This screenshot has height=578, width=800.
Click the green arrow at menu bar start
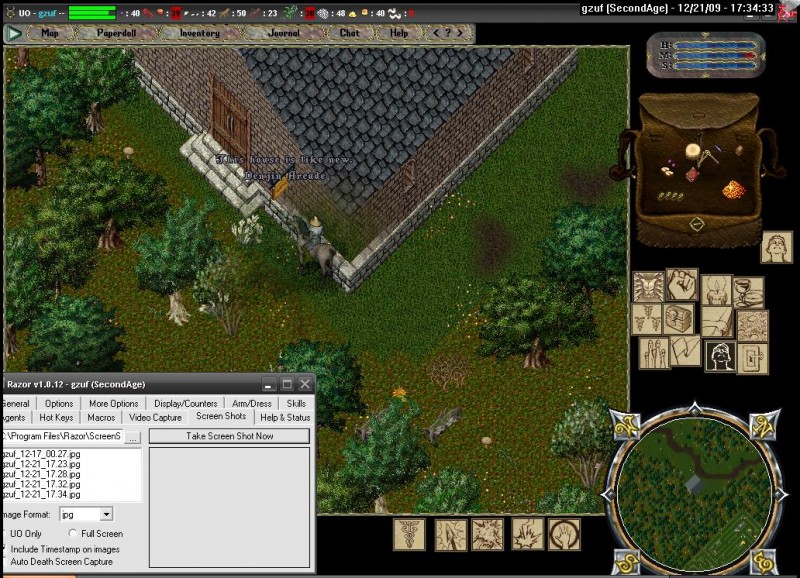(14, 33)
